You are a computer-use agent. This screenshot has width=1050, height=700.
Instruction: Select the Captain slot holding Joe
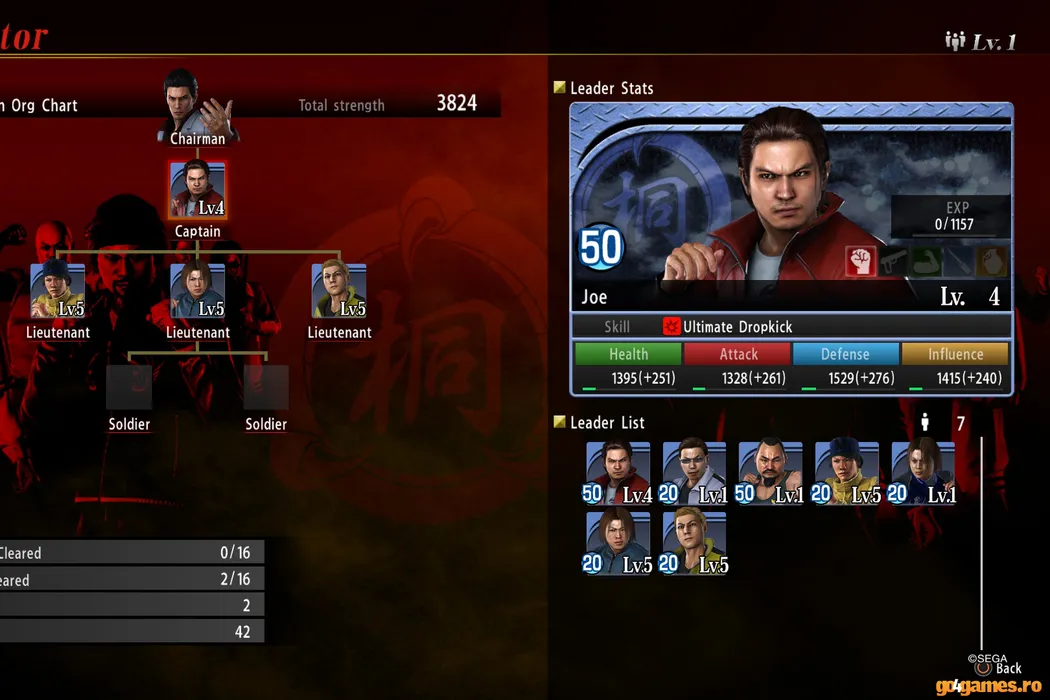[197, 190]
